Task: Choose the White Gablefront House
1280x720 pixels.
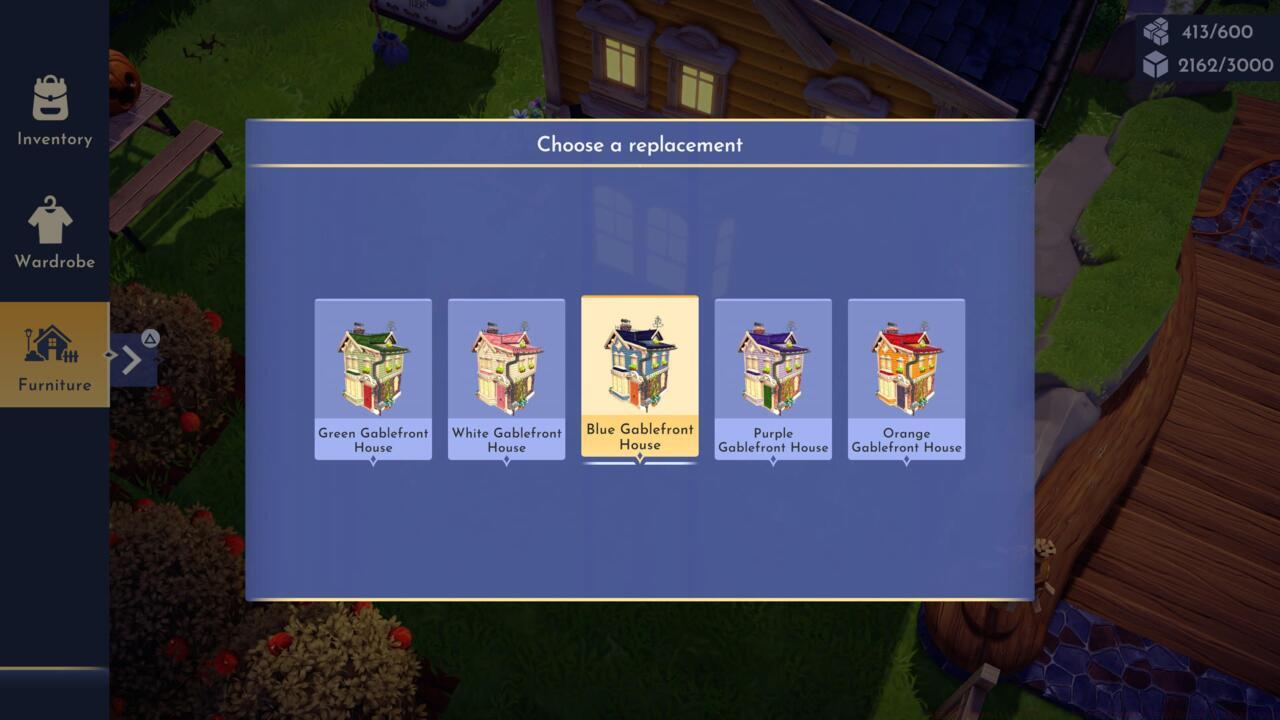Action: coord(506,378)
